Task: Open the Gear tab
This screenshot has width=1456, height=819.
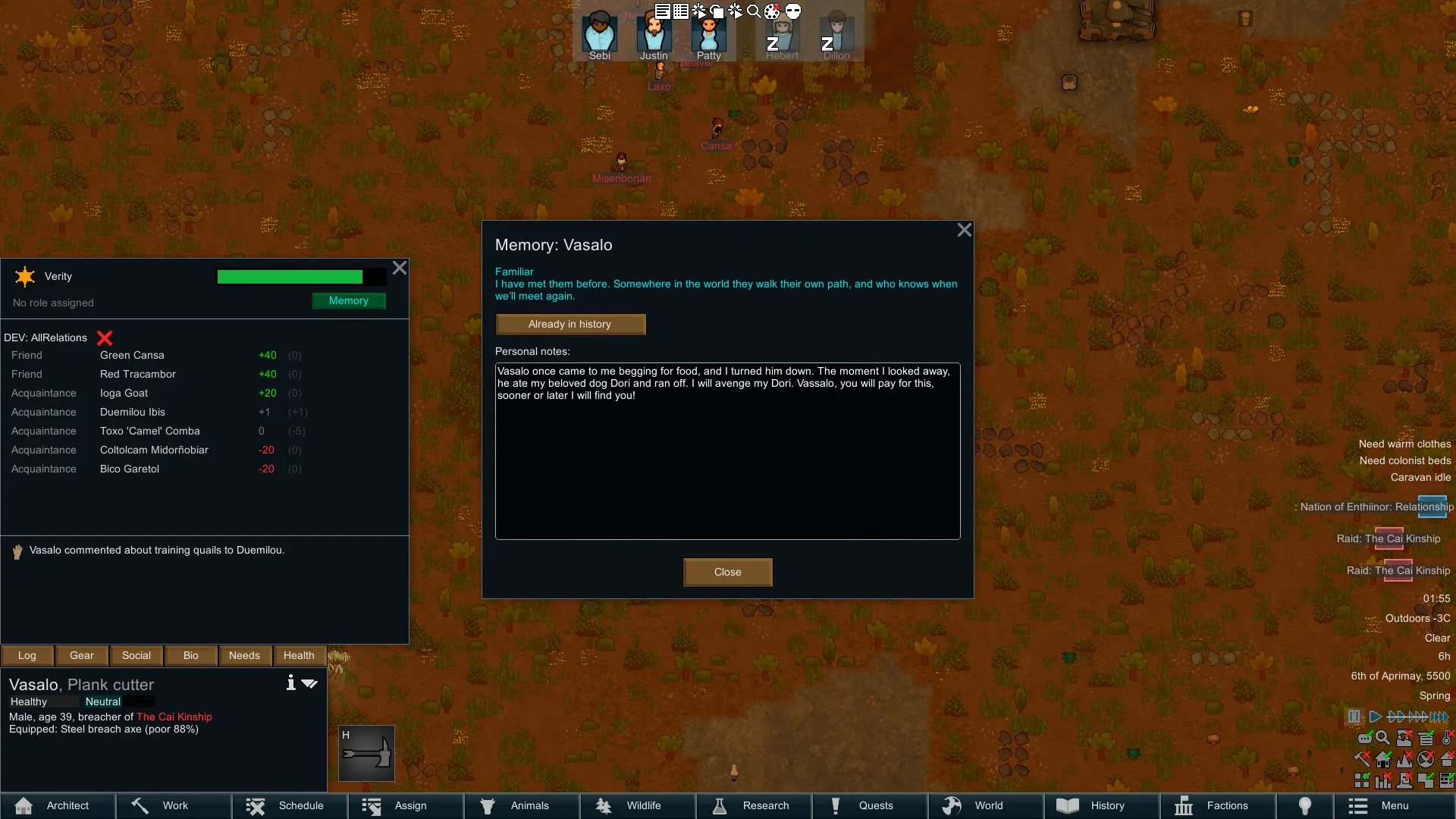Action: pos(82,655)
